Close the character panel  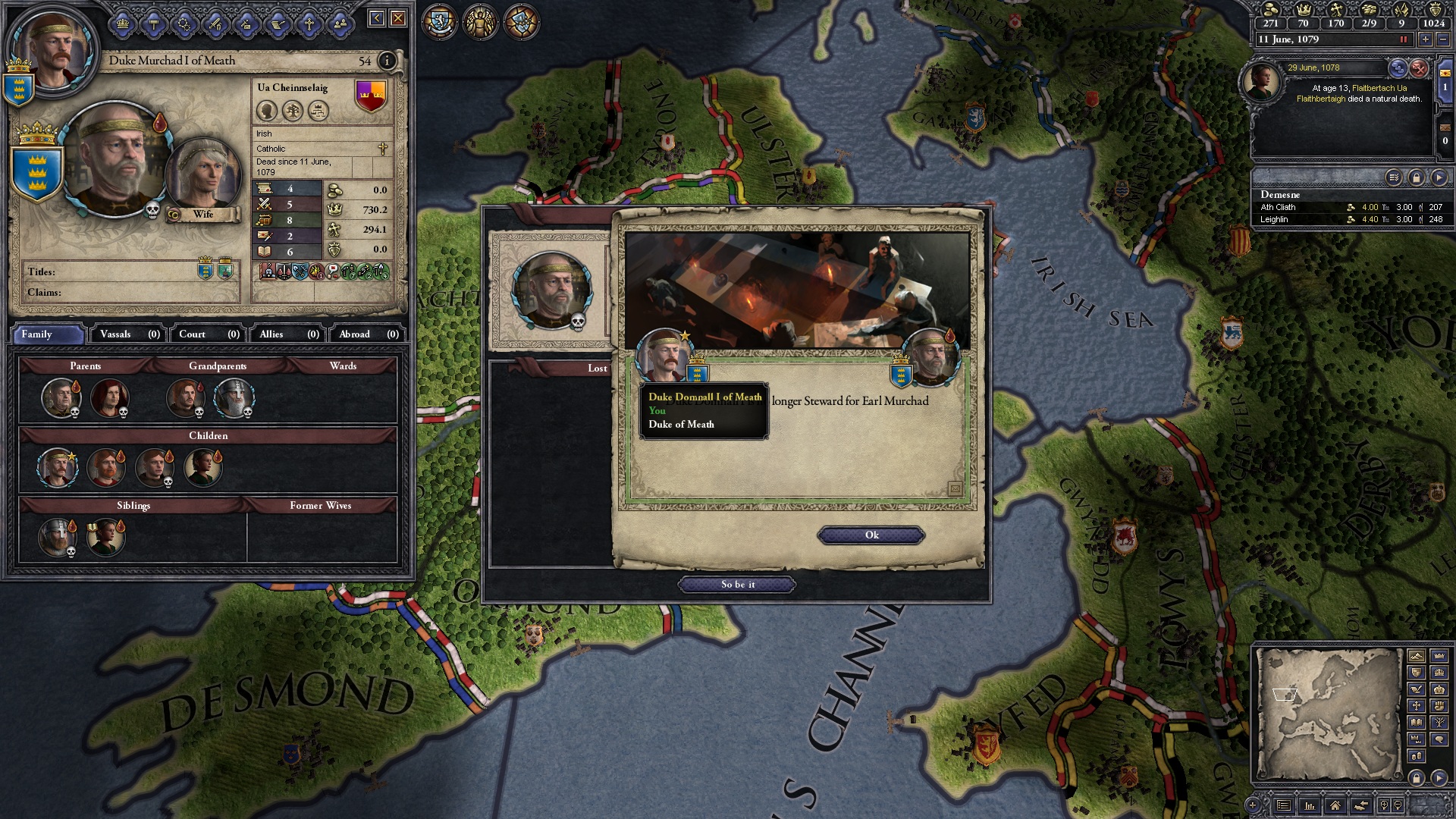point(397,18)
